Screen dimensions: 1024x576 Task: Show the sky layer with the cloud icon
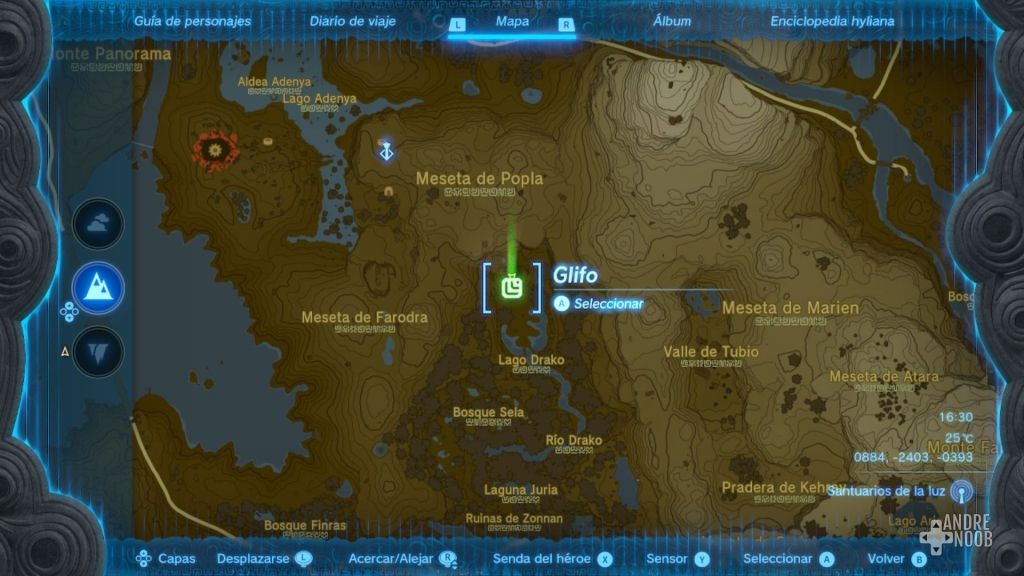[x=98, y=224]
